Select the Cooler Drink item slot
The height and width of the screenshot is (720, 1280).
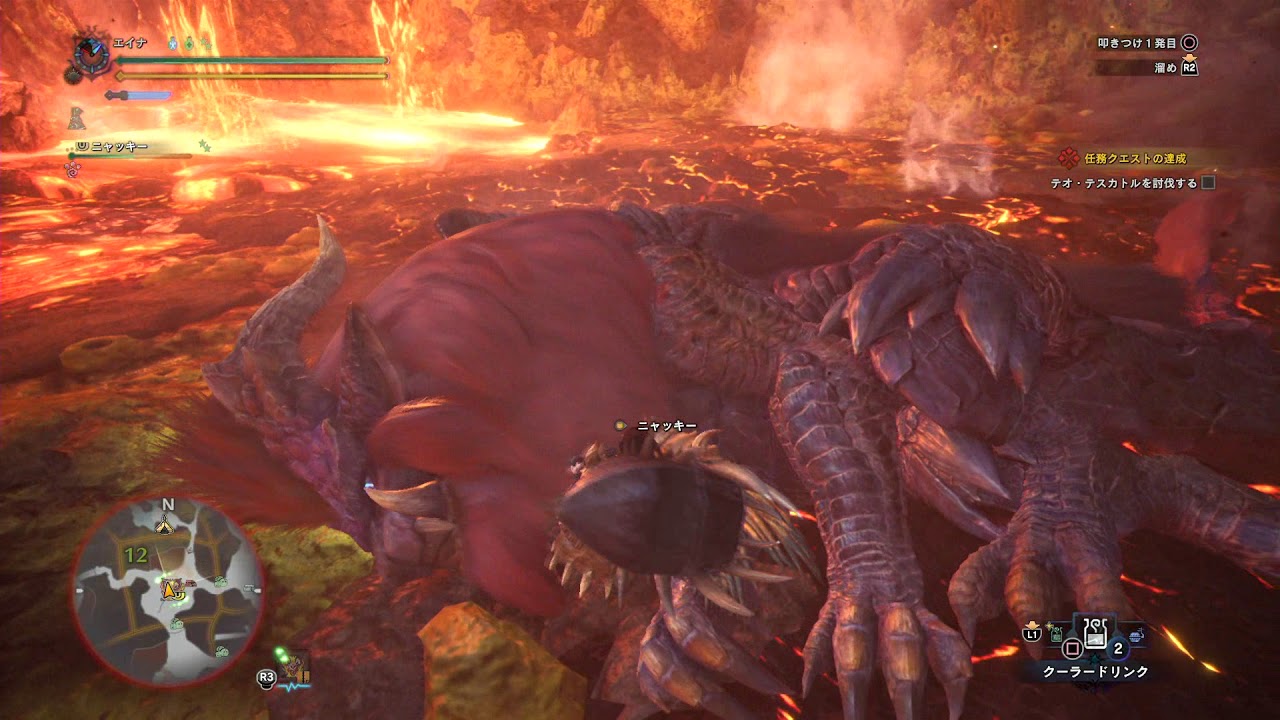1094,634
